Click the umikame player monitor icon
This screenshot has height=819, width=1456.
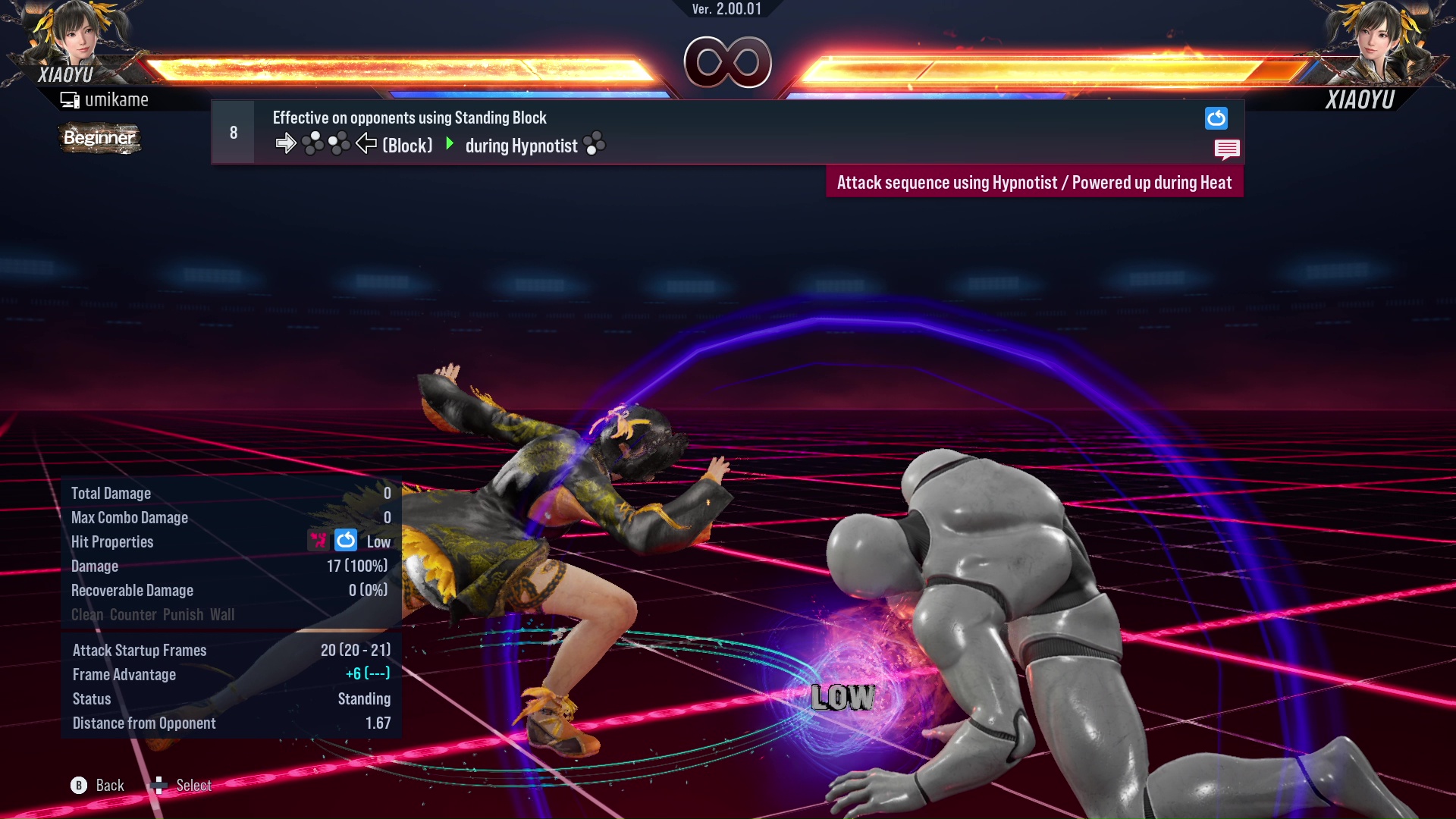tap(70, 99)
